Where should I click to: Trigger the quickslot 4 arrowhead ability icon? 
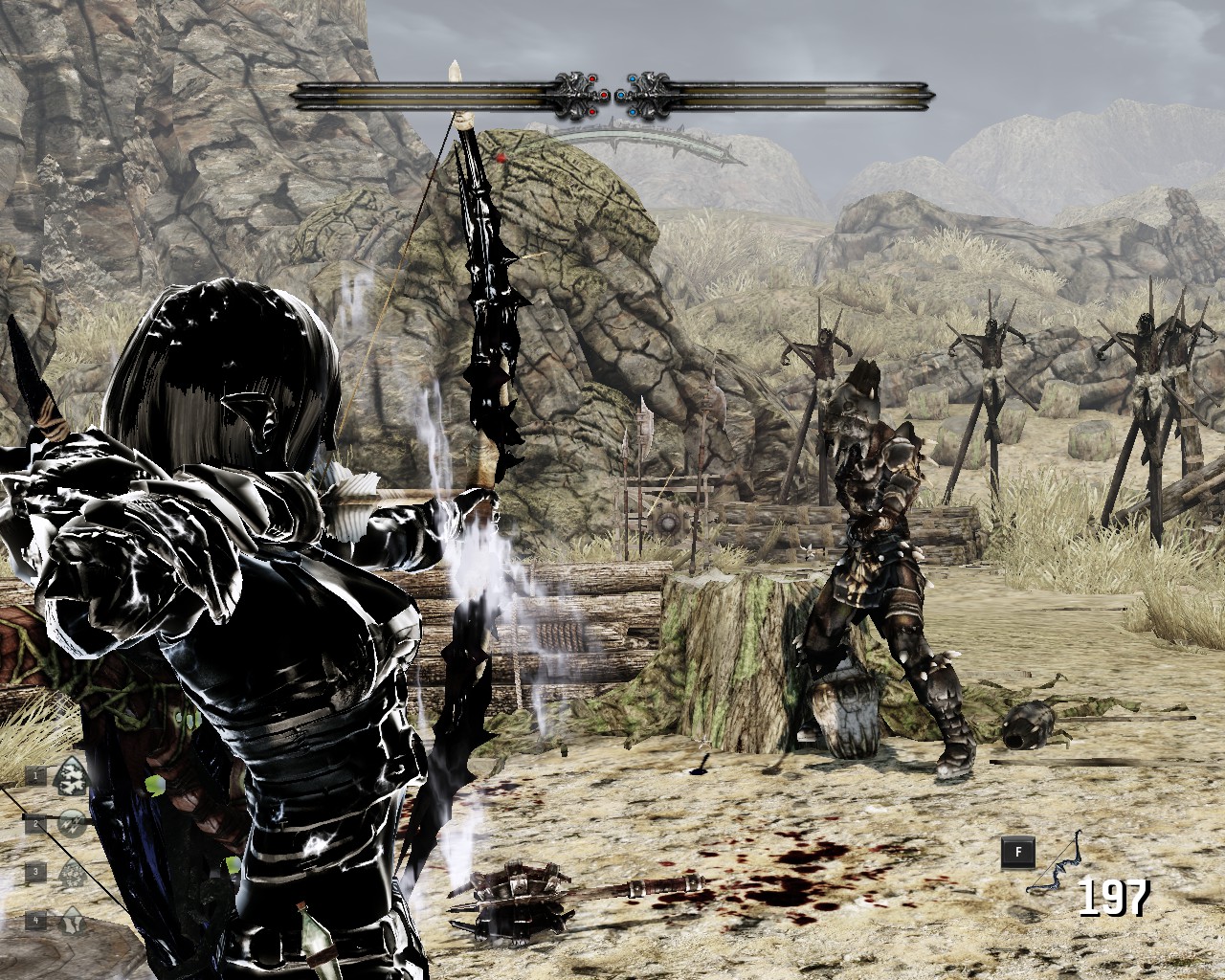(x=72, y=921)
